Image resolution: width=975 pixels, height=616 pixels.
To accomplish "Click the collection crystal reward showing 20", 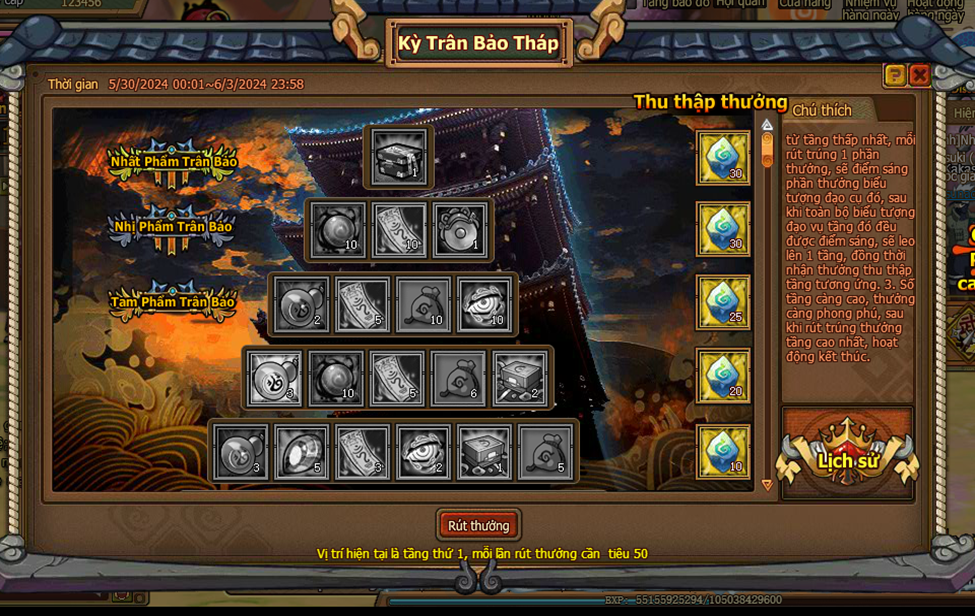I will 723,376.
